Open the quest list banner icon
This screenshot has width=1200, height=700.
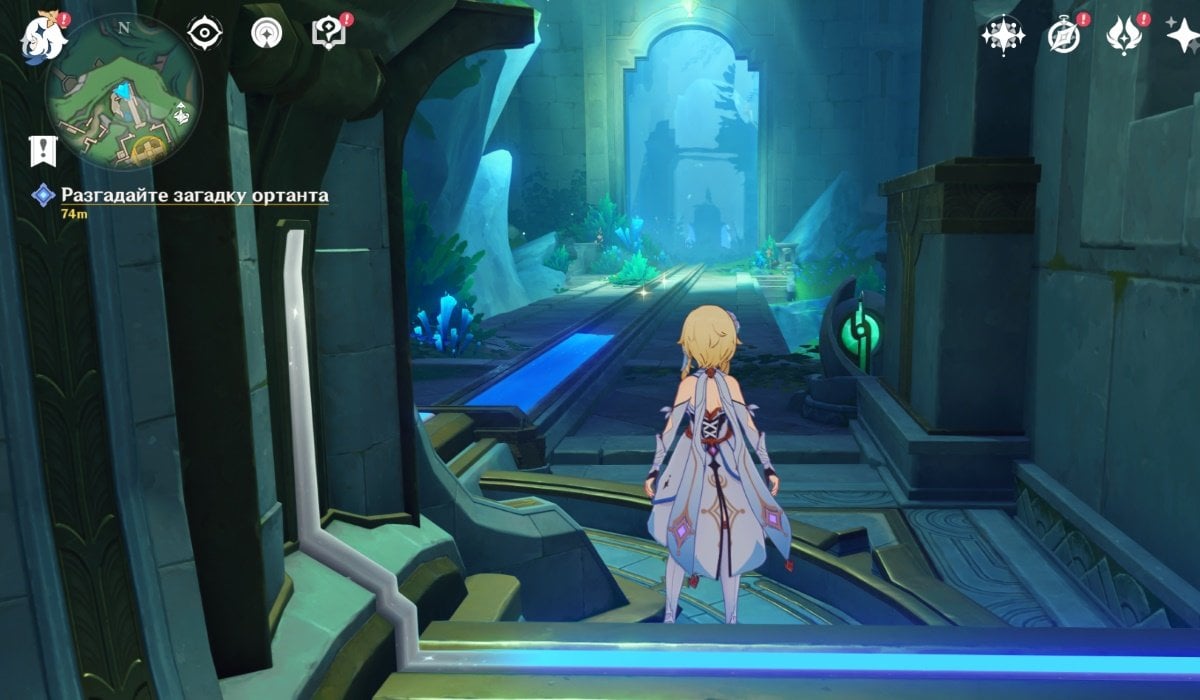(x=43, y=150)
